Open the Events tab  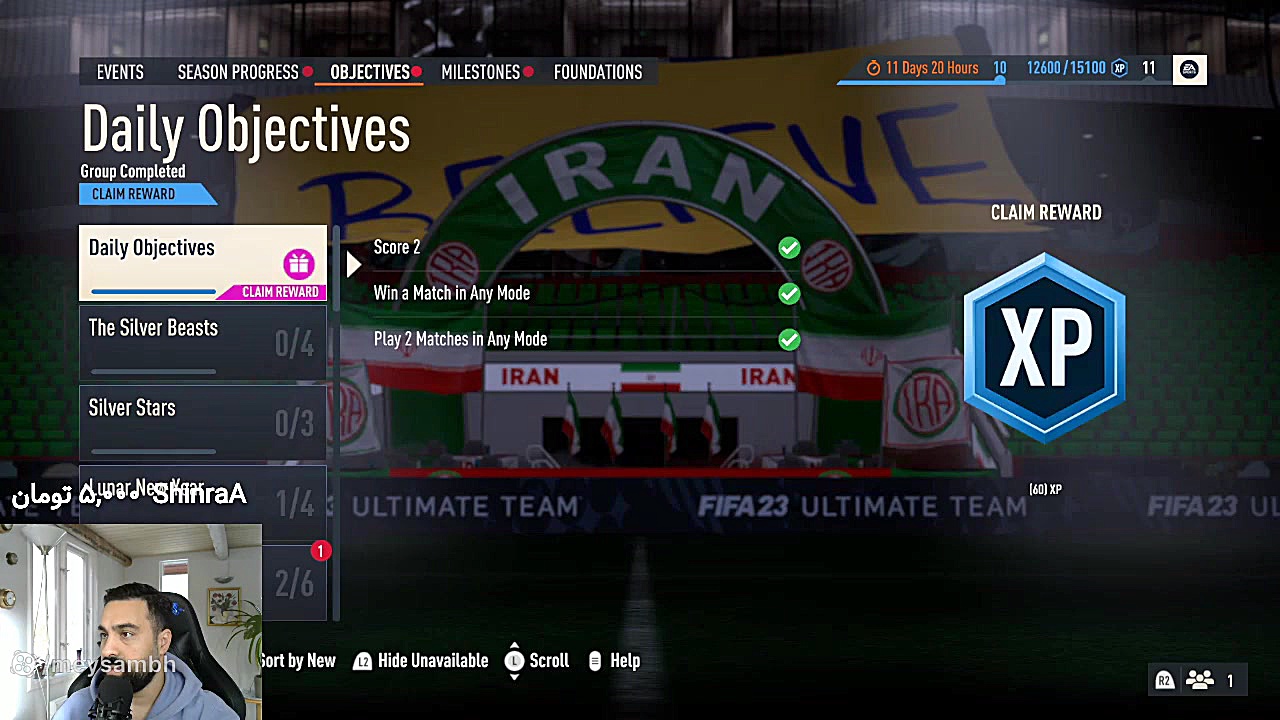coord(120,72)
